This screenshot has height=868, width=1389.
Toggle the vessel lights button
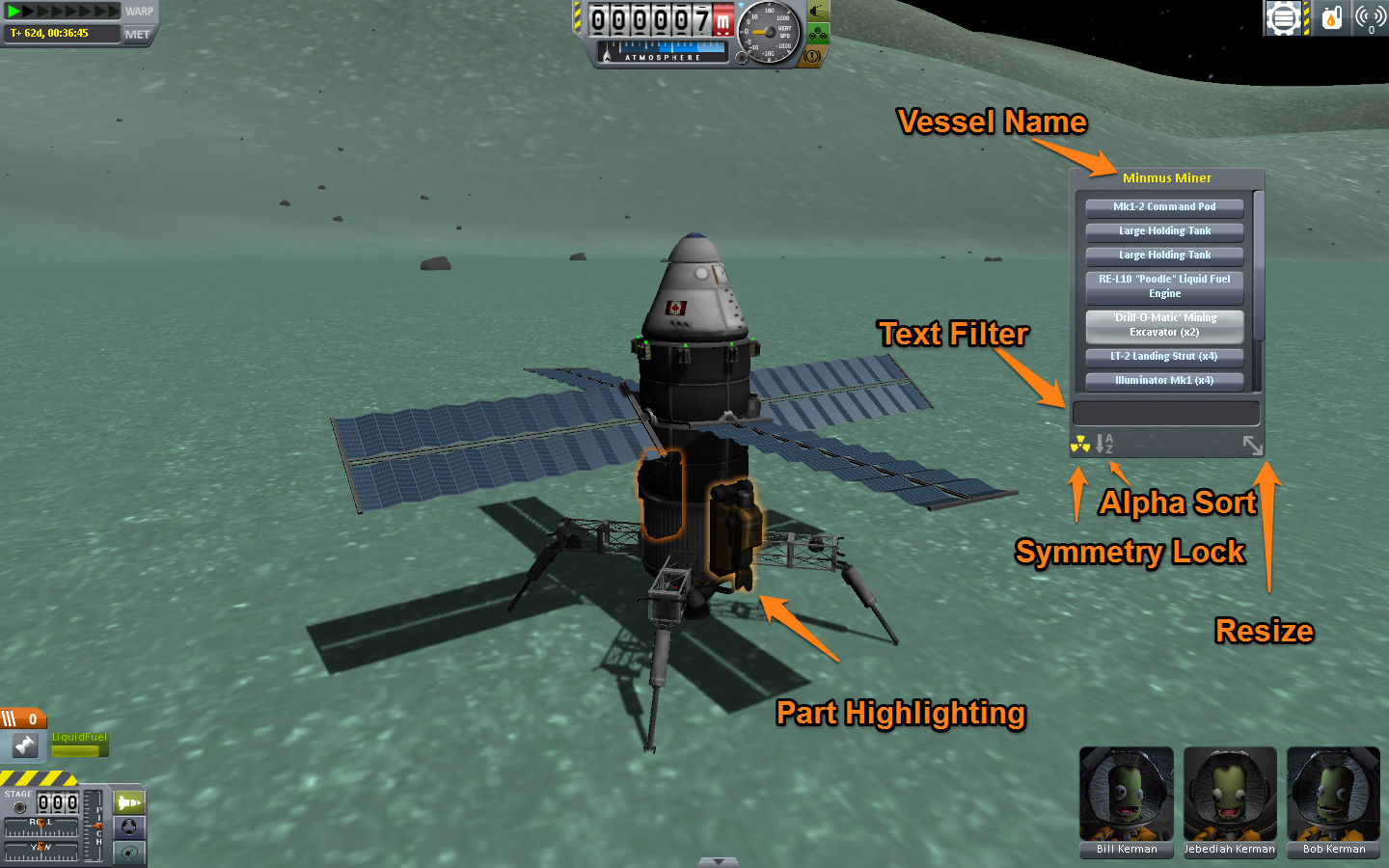(x=818, y=12)
